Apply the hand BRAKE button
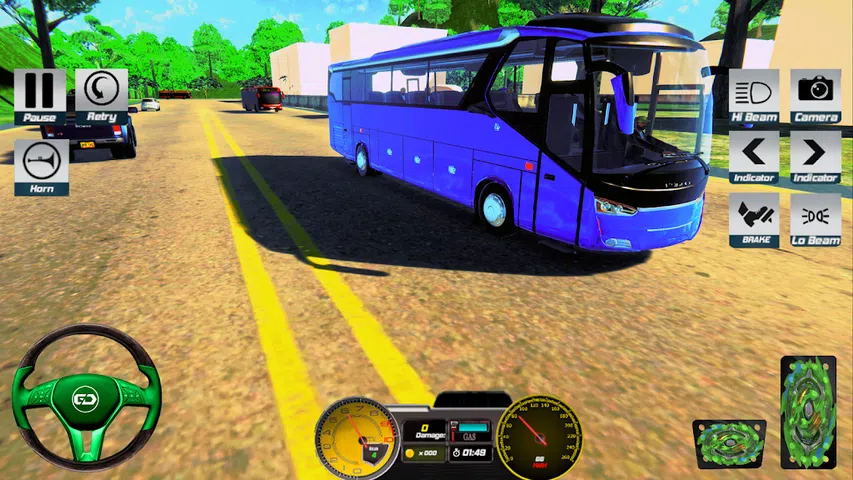Viewport: 853px width, 480px height. pos(753,217)
